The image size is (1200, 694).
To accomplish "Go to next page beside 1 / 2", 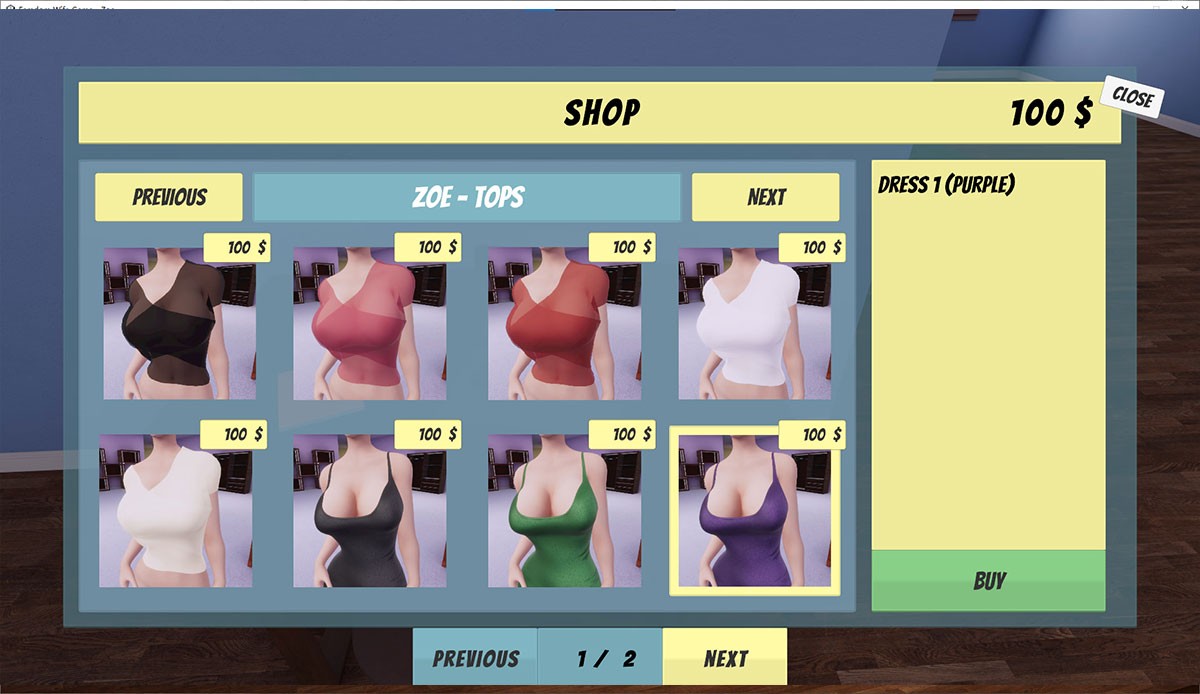I will click(x=725, y=657).
